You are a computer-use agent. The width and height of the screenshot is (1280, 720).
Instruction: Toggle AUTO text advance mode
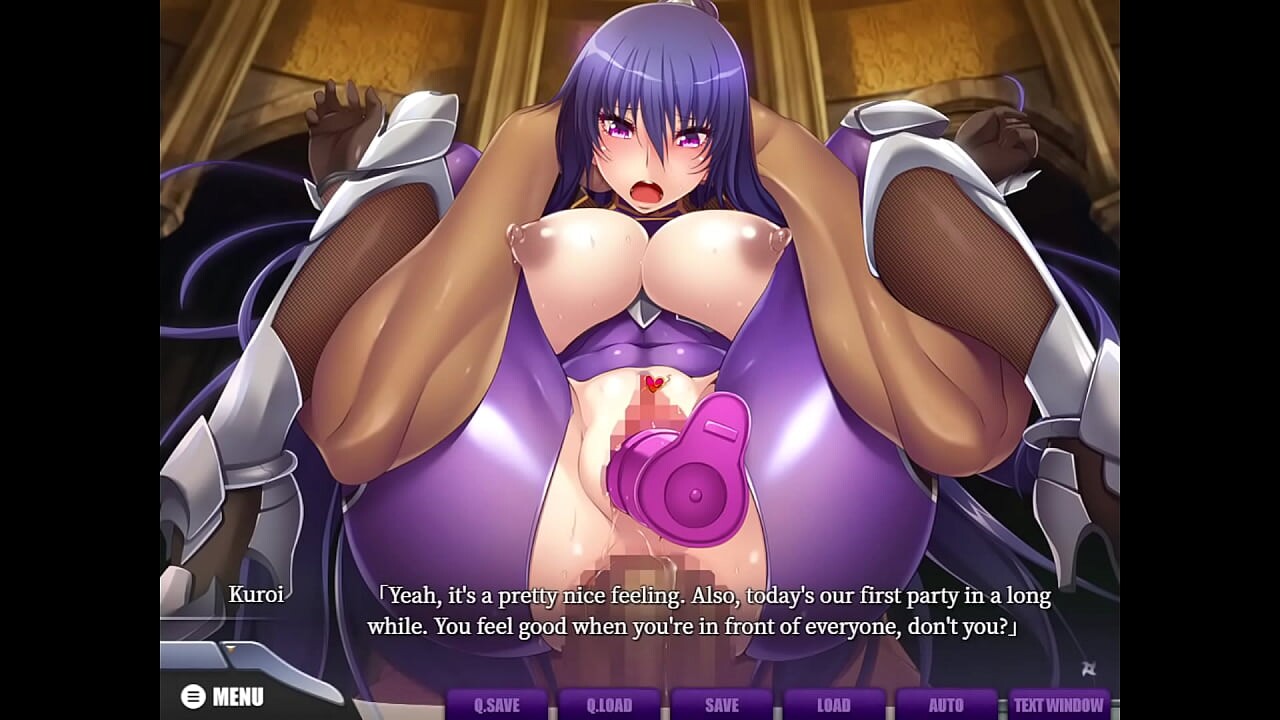[x=946, y=704]
